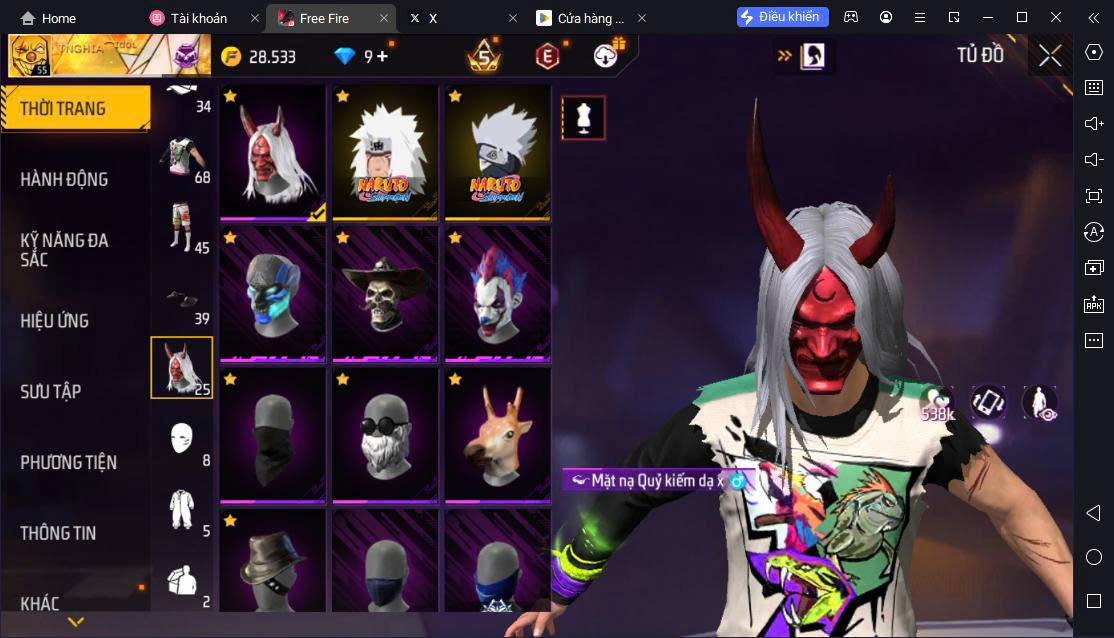Open the shirts subcategory with 68 items

[182, 157]
